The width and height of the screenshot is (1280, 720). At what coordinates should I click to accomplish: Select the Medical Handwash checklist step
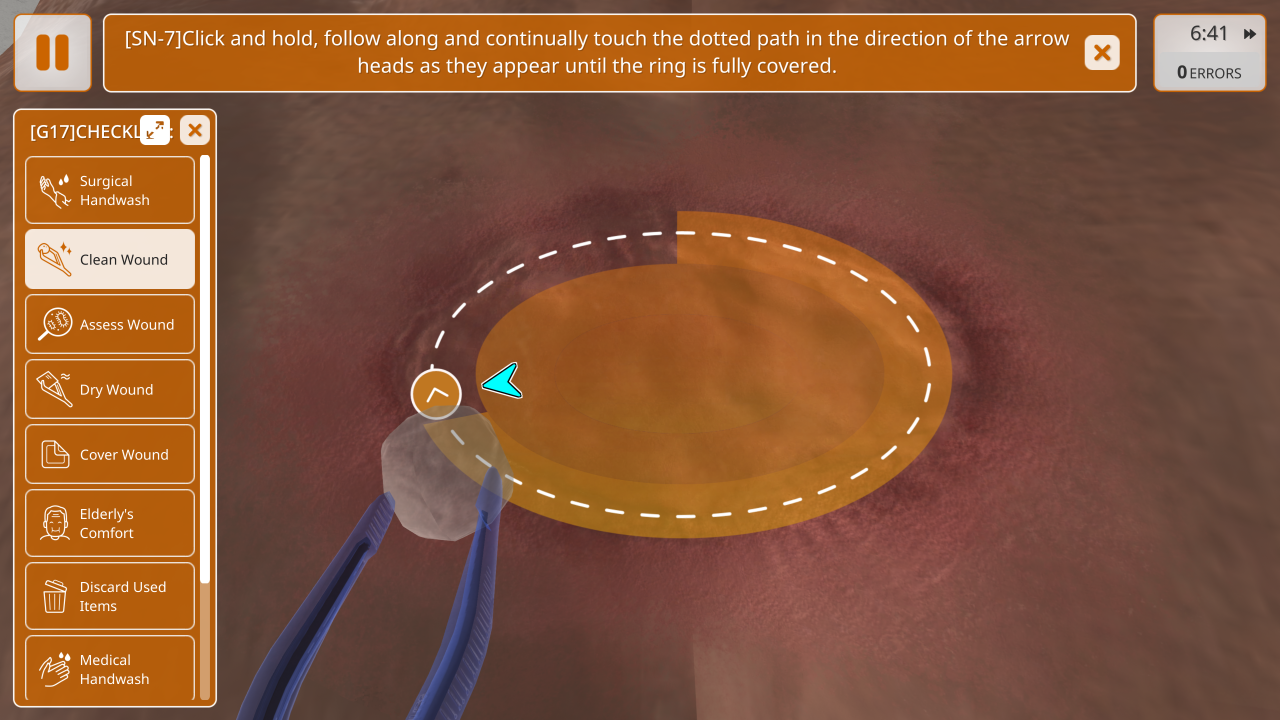110,668
